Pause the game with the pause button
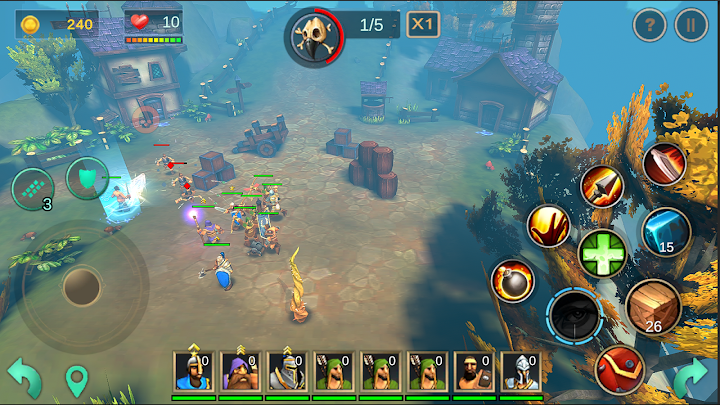Viewport: 720px width, 405px height. pos(691,25)
